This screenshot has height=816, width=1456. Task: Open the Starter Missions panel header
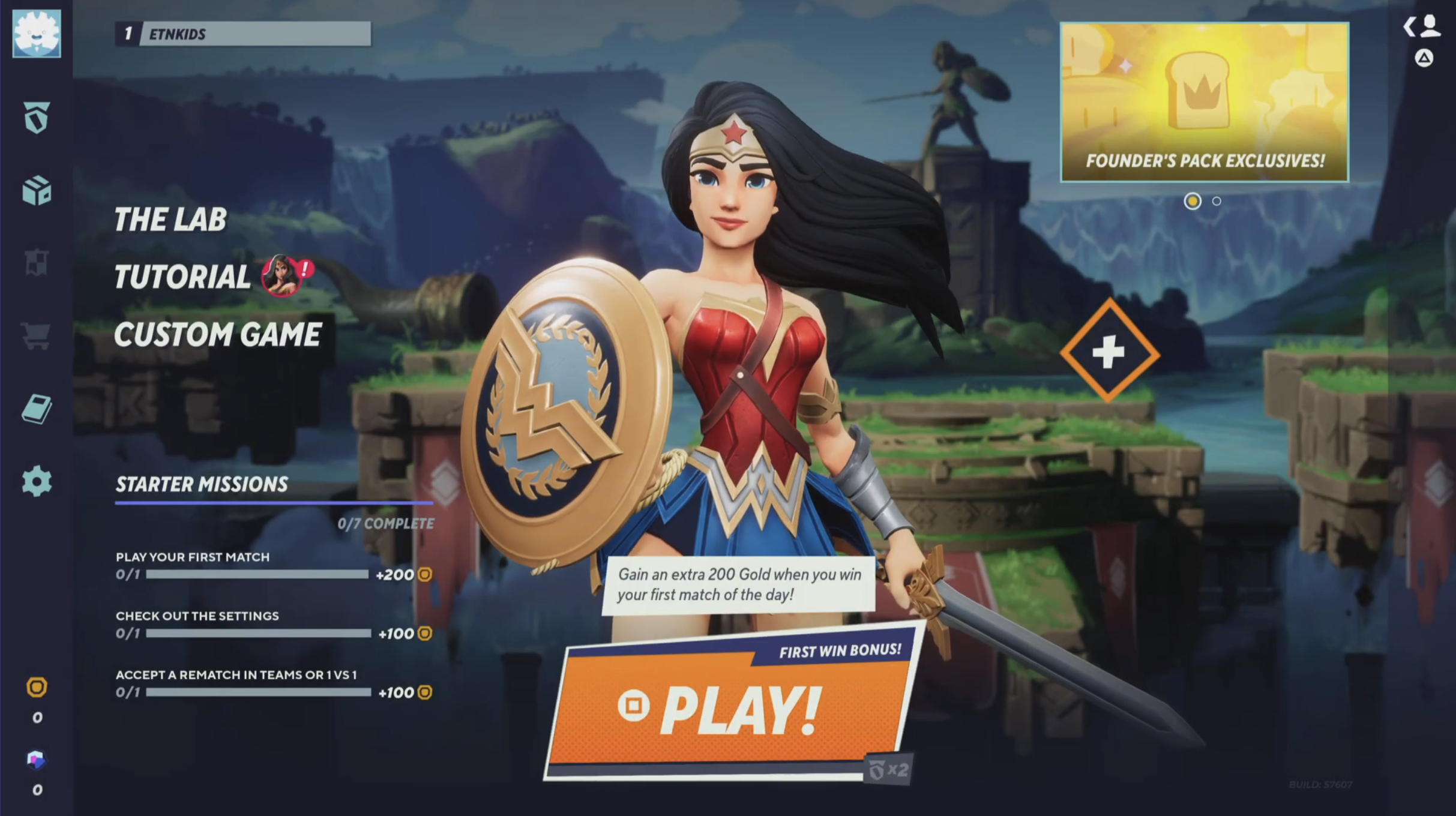coord(202,485)
